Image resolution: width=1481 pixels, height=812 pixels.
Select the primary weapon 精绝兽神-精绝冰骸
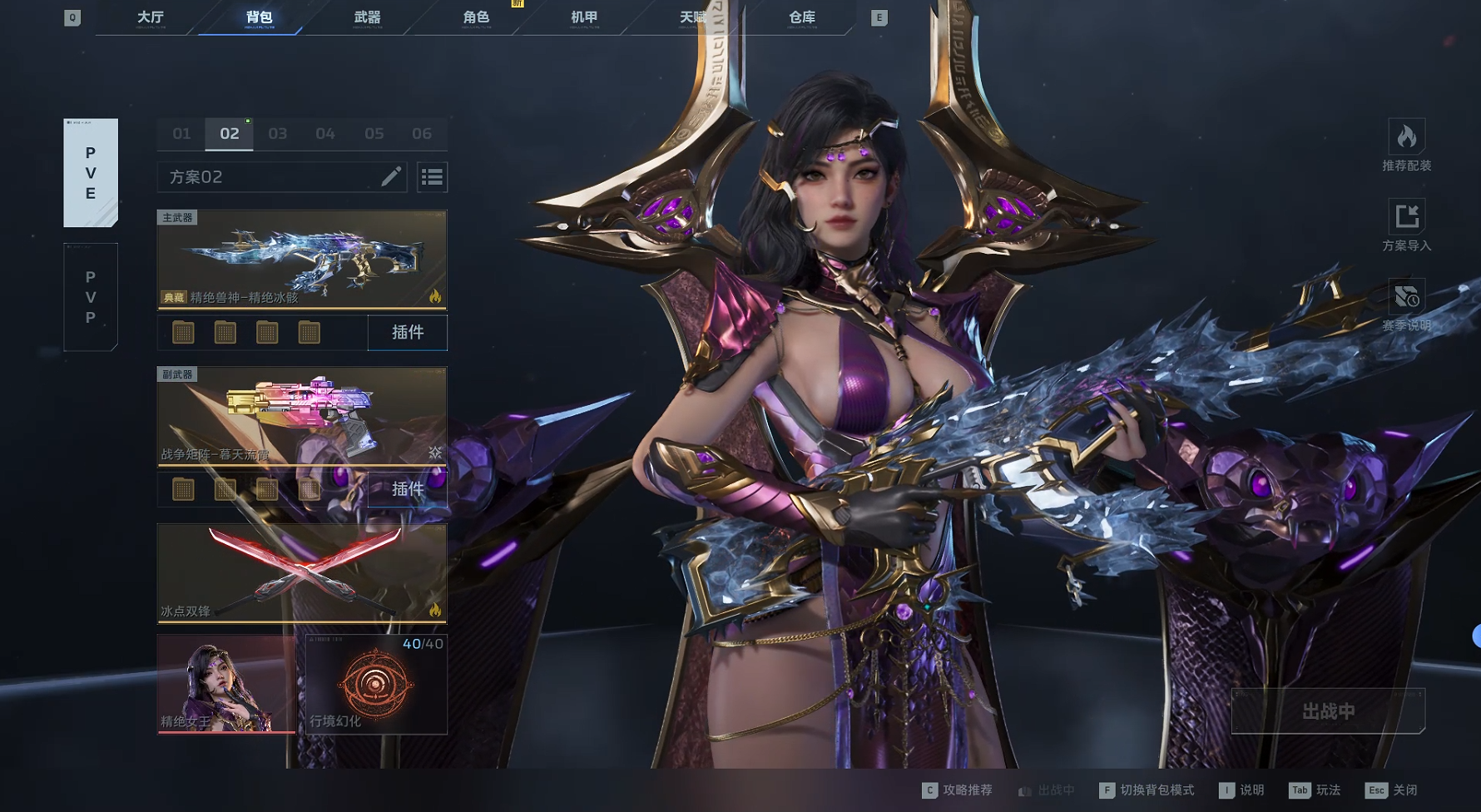[x=302, y=260]
